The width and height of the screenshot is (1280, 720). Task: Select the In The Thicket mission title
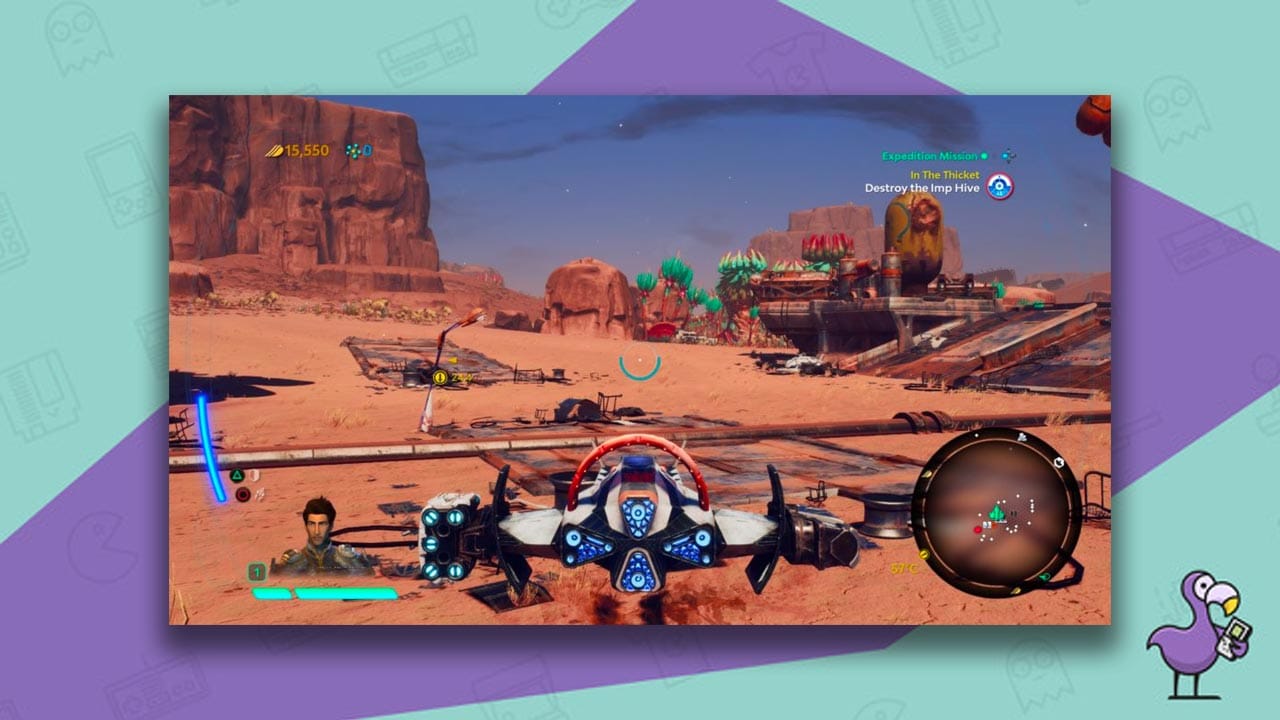tap(945, 174)
